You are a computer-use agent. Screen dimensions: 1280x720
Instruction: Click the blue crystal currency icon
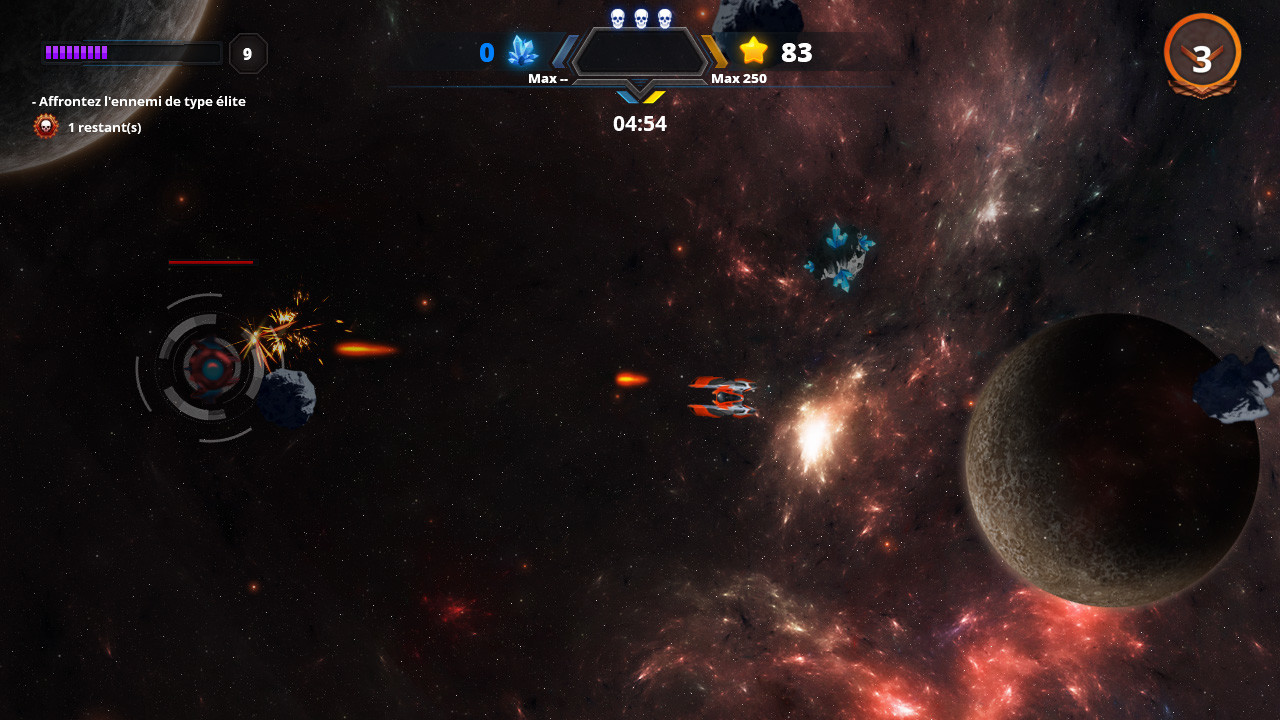point(521,52)
